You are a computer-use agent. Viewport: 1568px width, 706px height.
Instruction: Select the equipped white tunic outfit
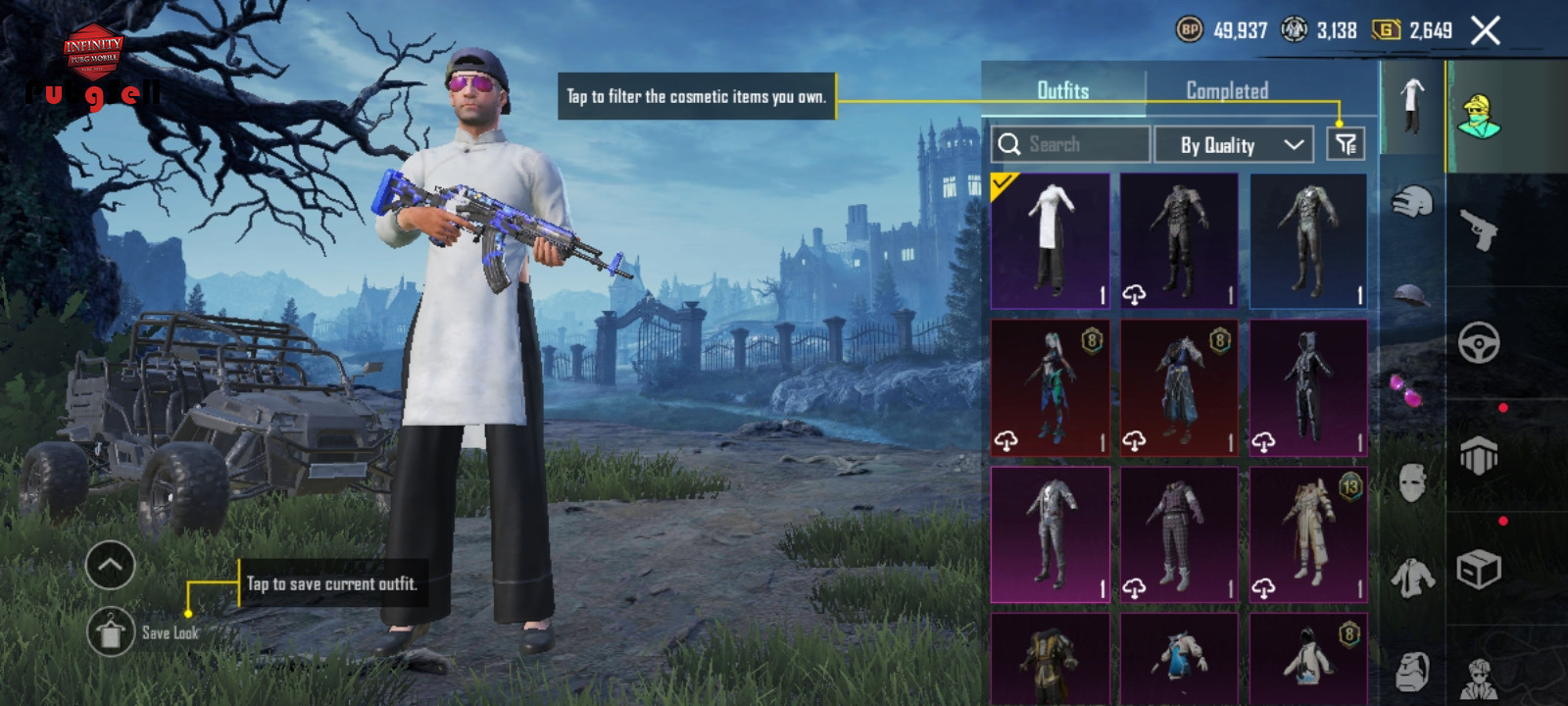[1050, 241]
